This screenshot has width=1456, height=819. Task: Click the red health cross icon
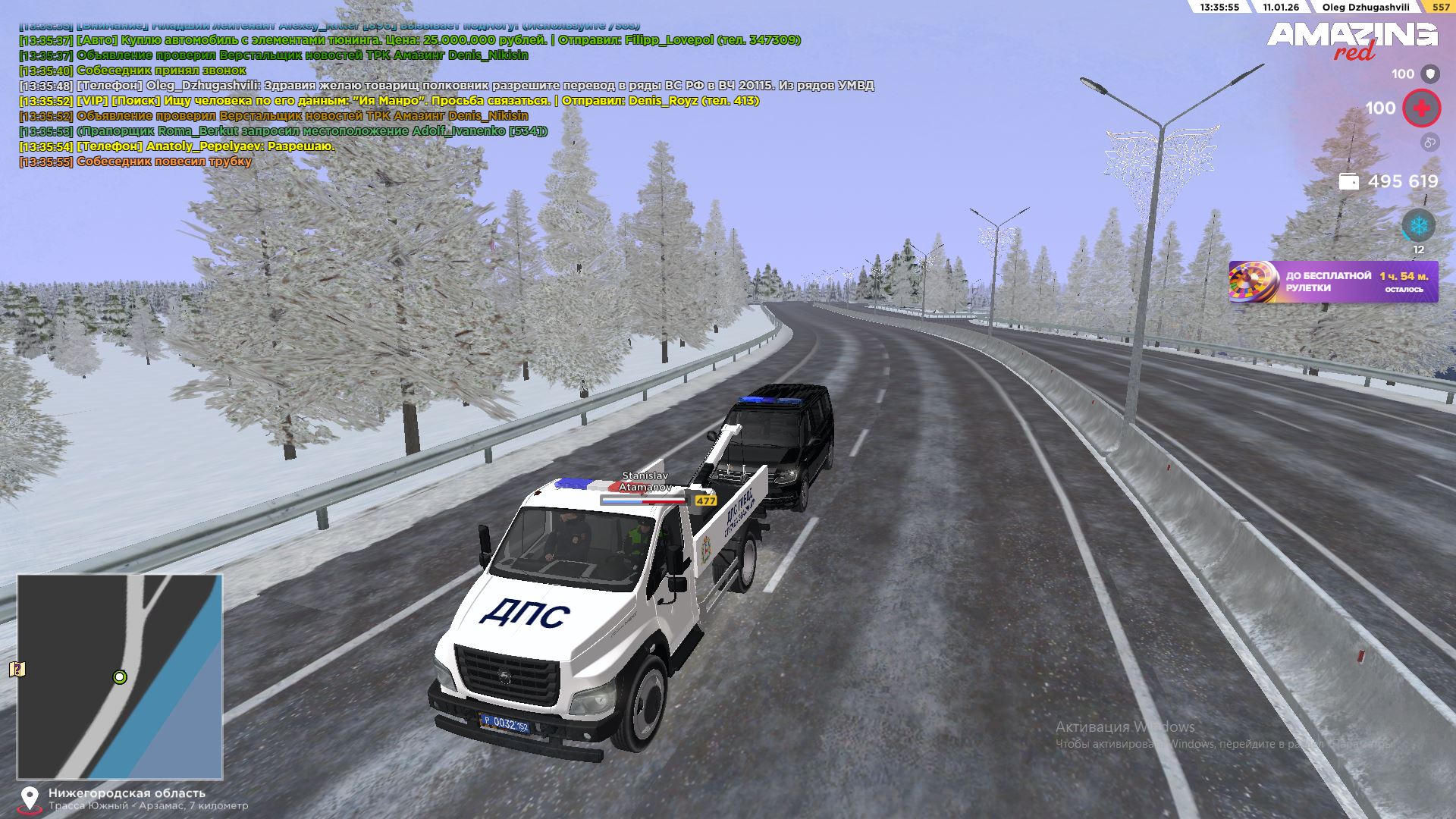1421,108
